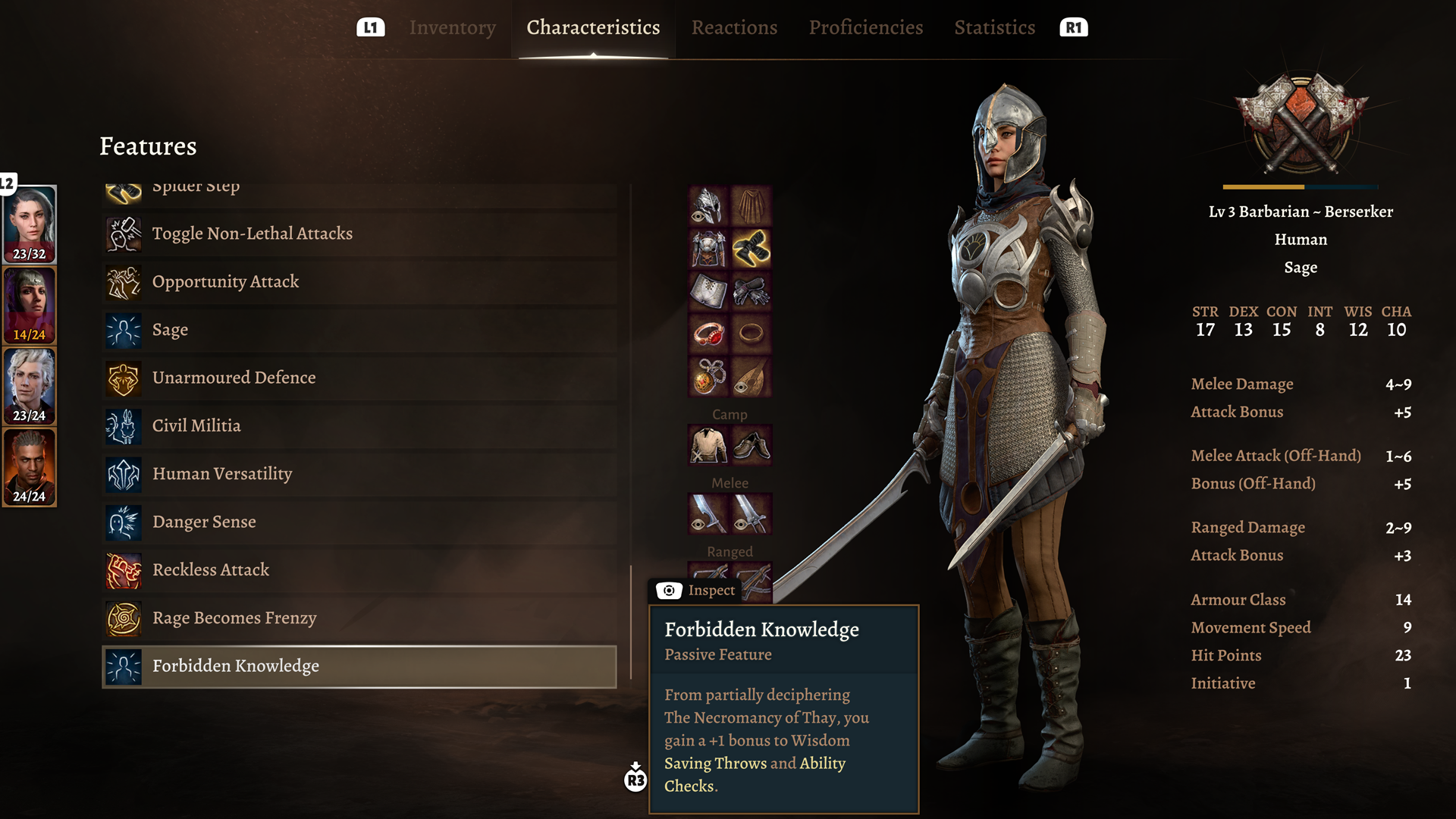1456x819 pixels.
Task: Choose the camp shirt clothing slot
Action: [x=708, y=445]
